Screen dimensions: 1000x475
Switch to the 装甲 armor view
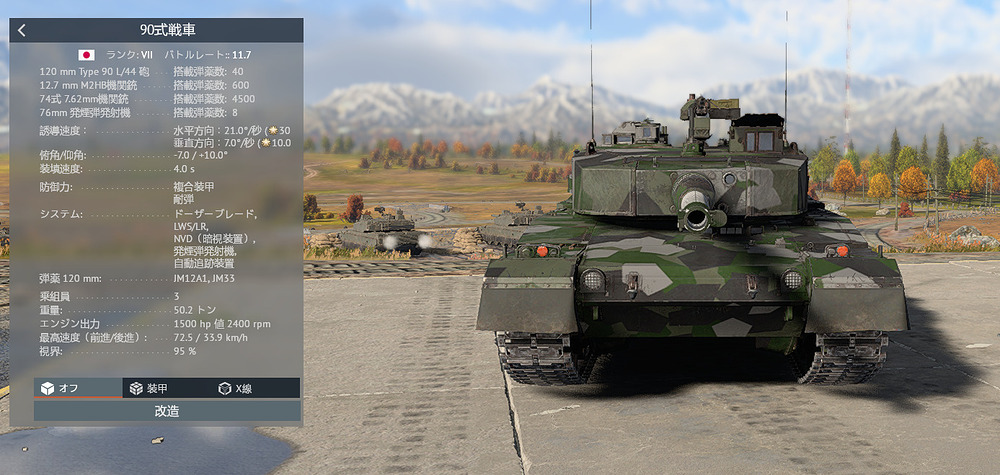pos(166,388)
